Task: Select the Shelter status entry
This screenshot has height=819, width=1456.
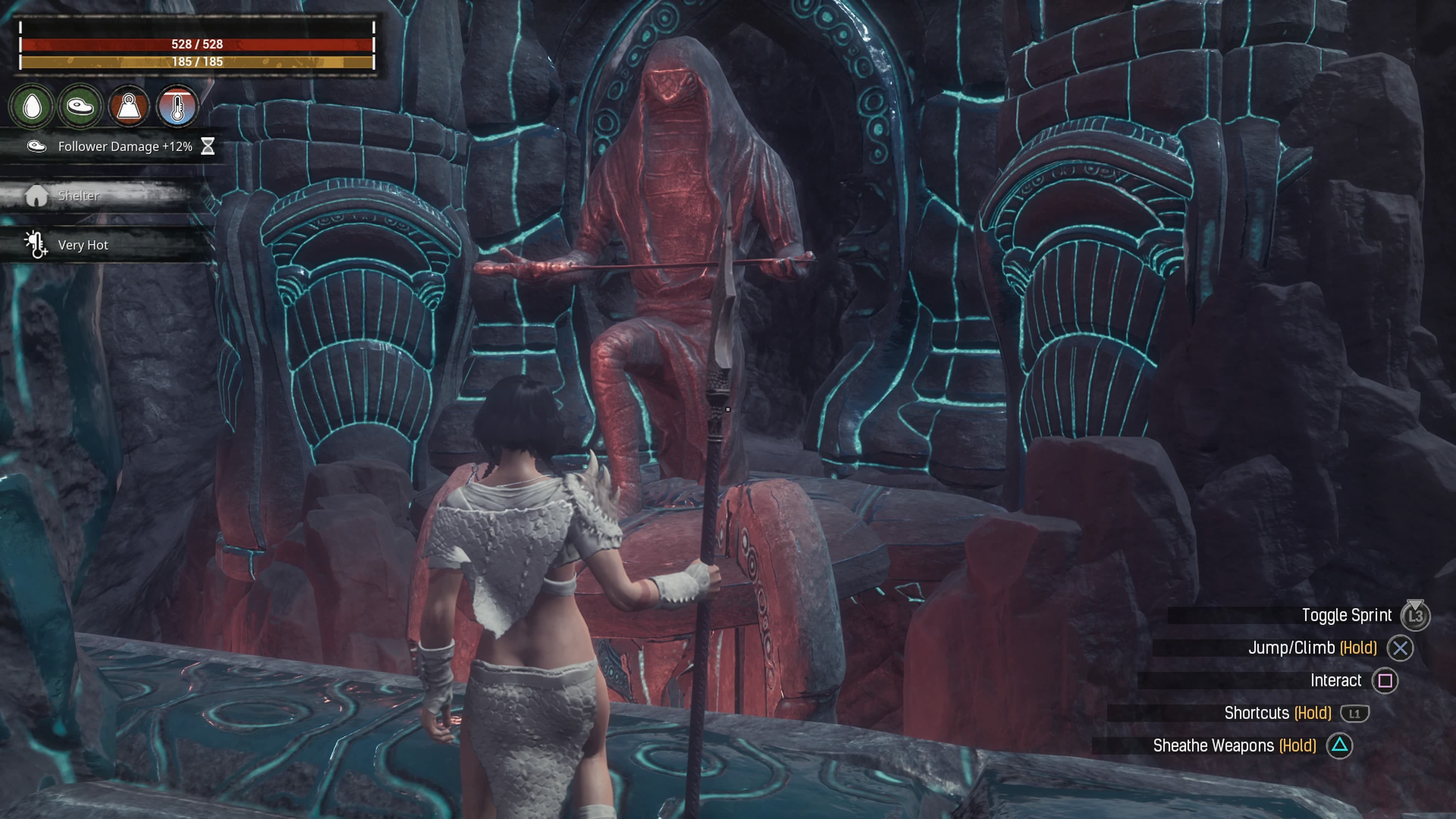Action: tap(78, 196)
